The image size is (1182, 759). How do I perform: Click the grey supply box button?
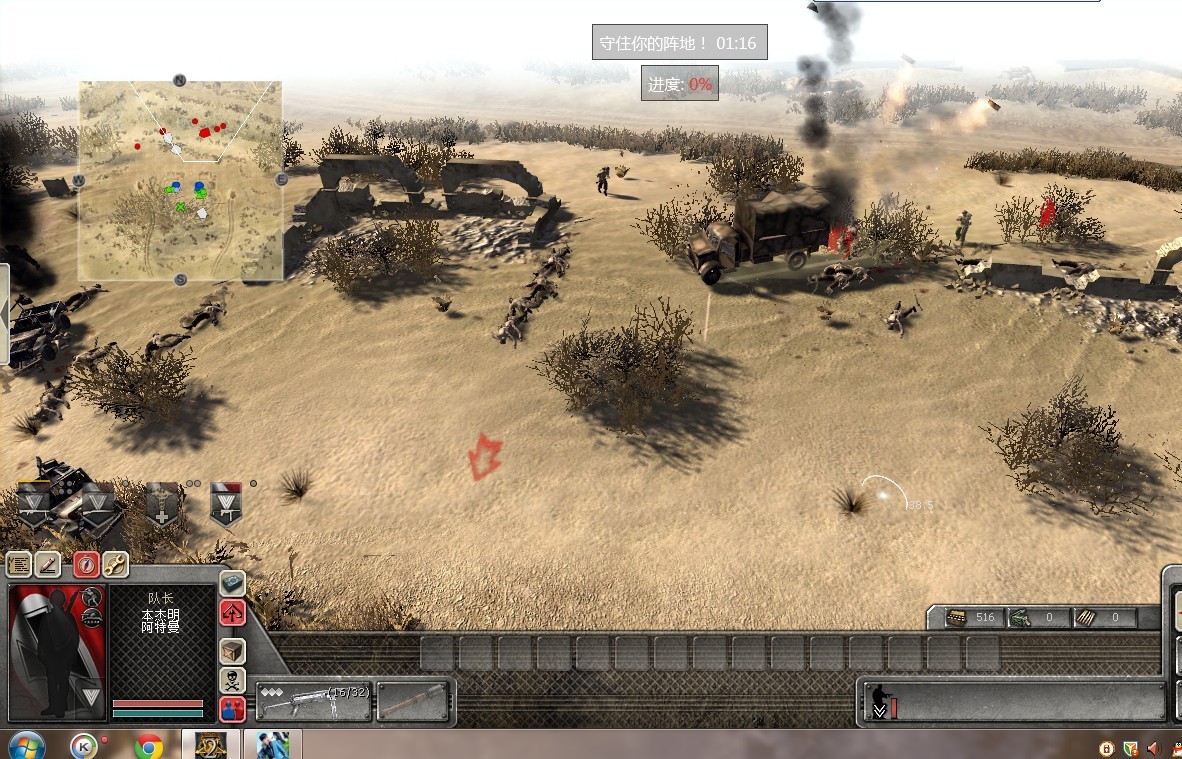click(x=232, y=584)
